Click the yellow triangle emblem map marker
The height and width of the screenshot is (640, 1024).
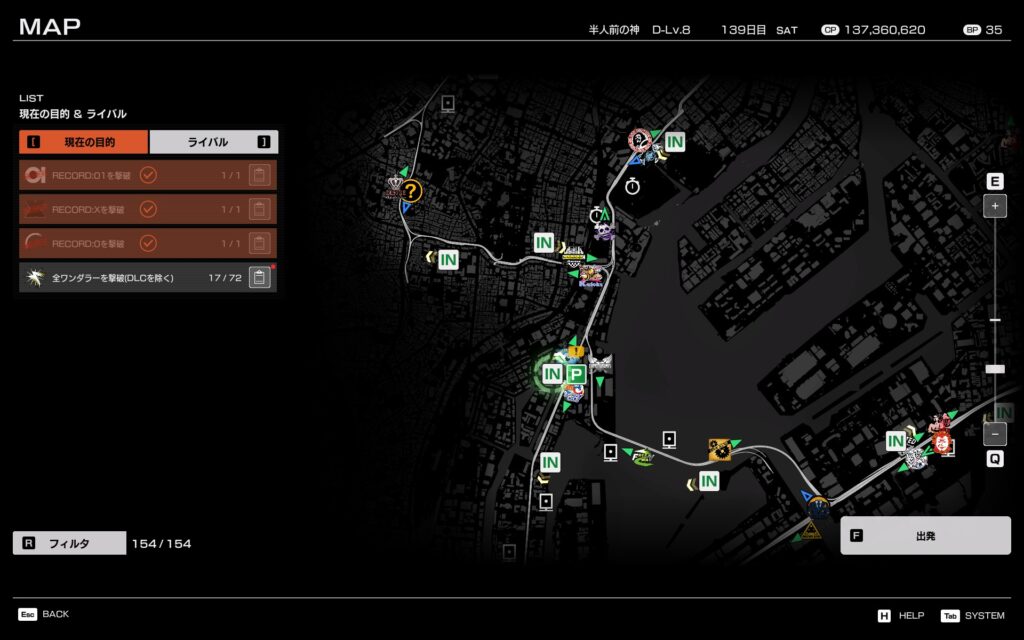tap(812, 530)
